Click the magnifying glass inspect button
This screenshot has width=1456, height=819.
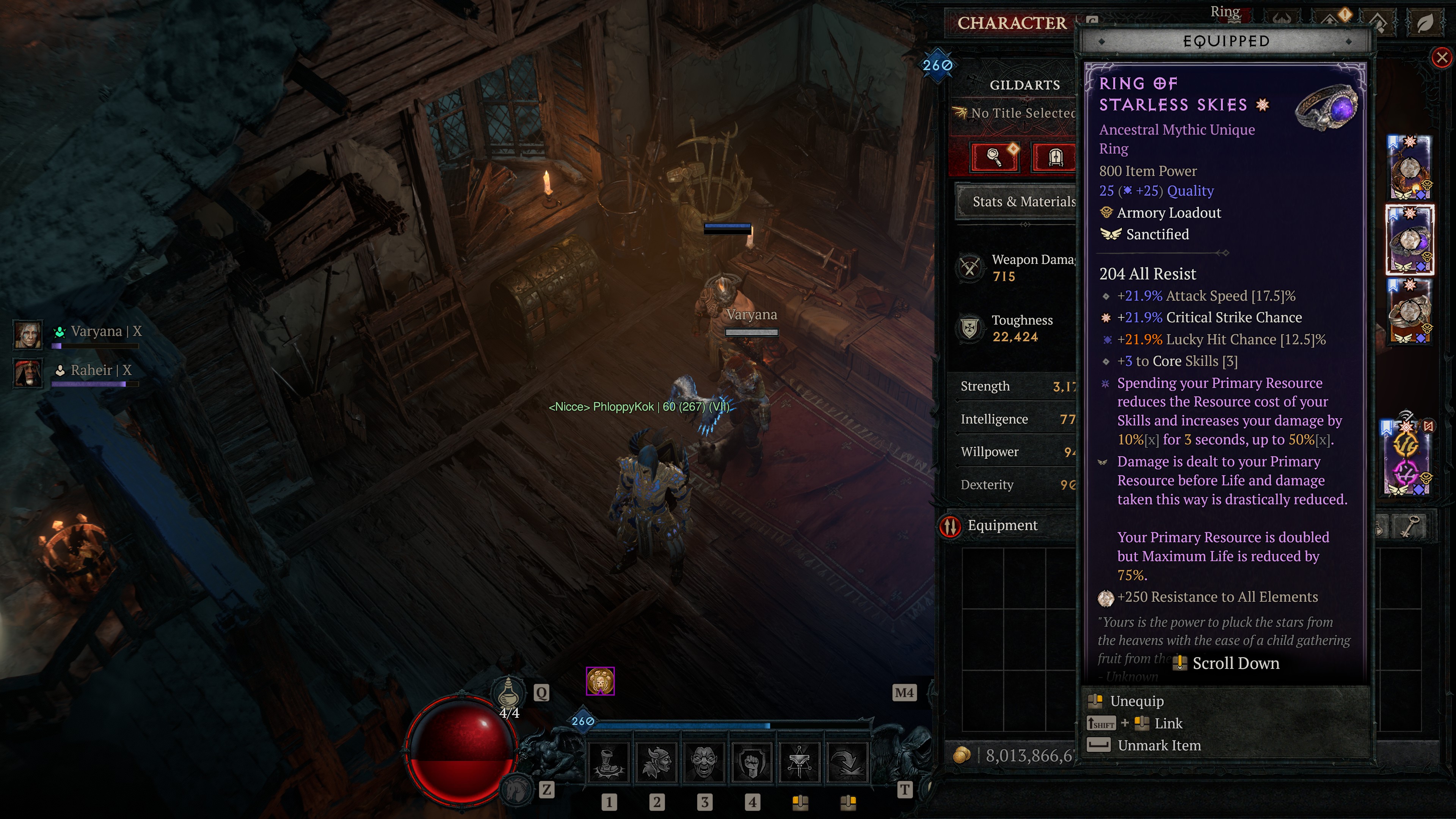[x=994, y=157]
